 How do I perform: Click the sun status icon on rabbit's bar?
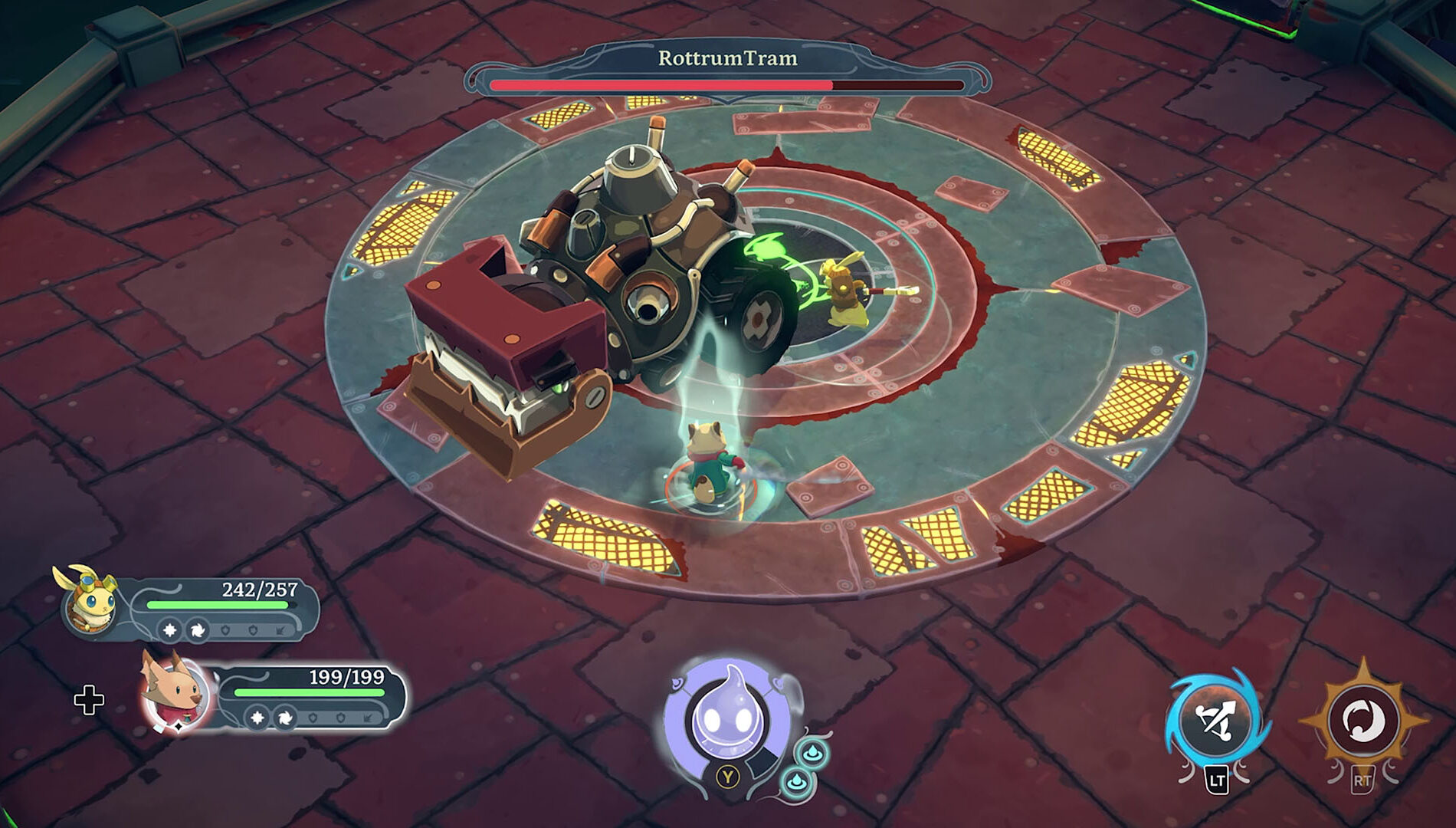(x=169, y=630)
